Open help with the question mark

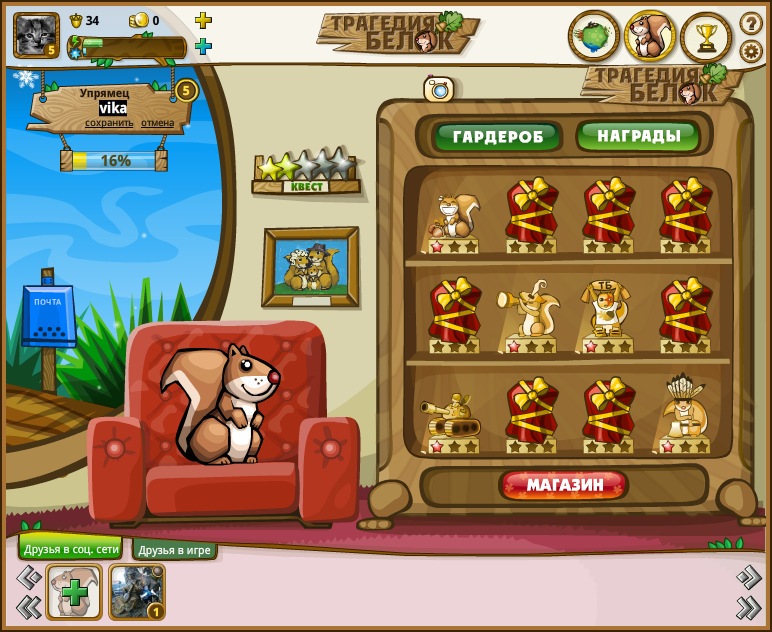pyautogui.click(x=751, y=22)
